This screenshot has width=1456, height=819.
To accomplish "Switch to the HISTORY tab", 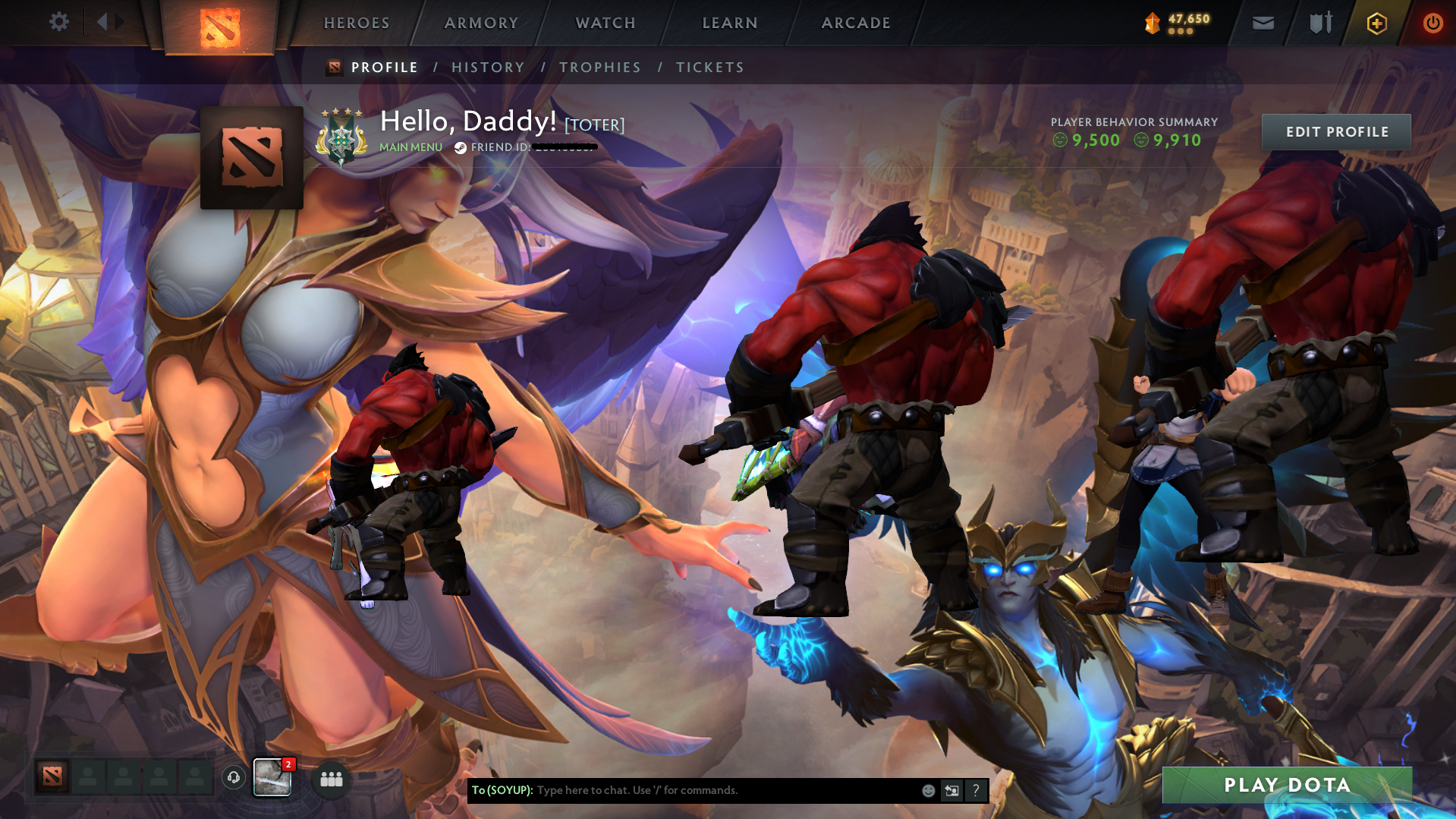I will coord(488,67).
